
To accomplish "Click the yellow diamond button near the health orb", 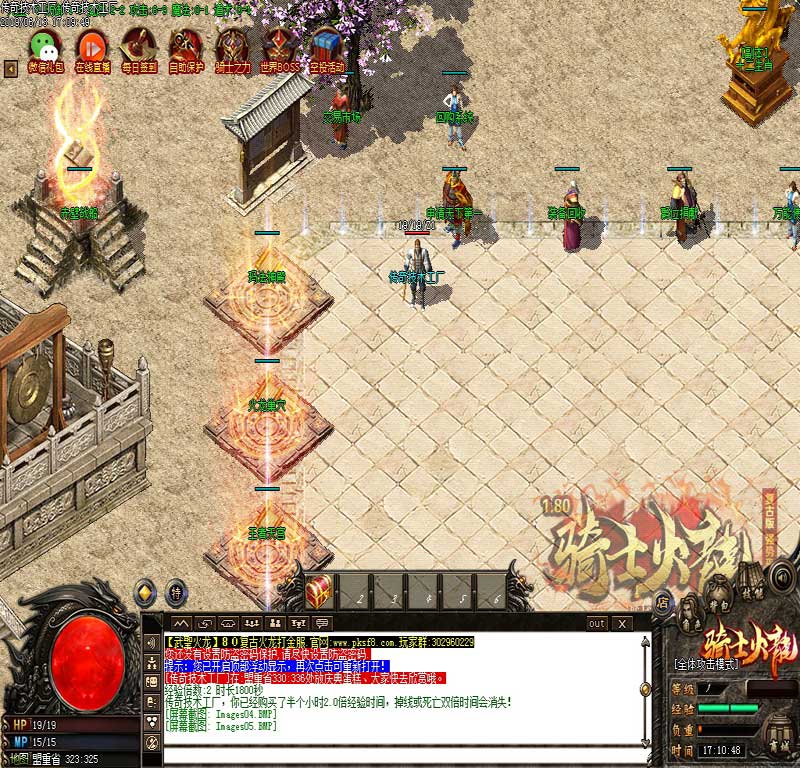I will (x=145, y=592).
